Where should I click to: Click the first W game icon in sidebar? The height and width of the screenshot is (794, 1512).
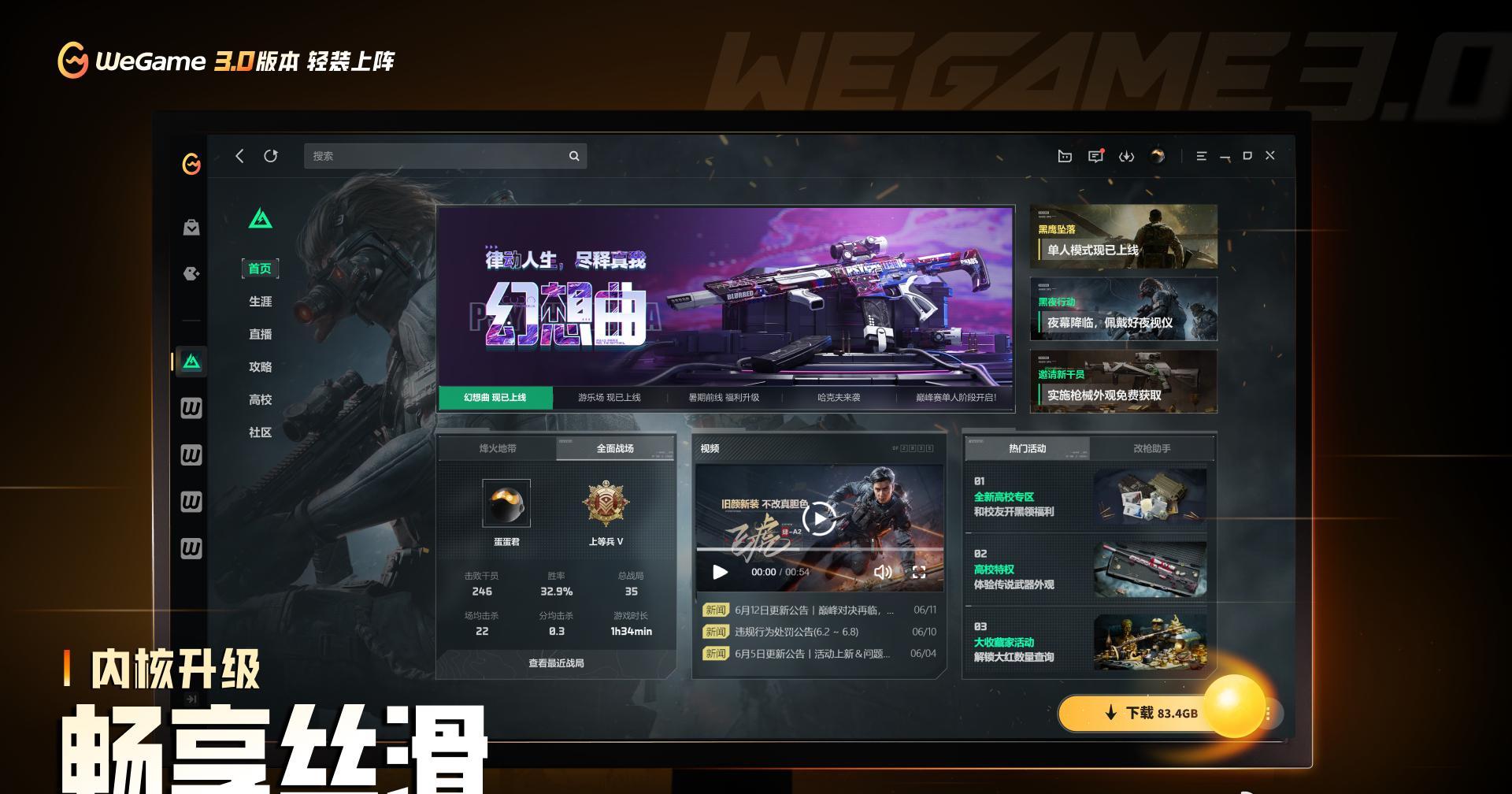coord(191,409)
